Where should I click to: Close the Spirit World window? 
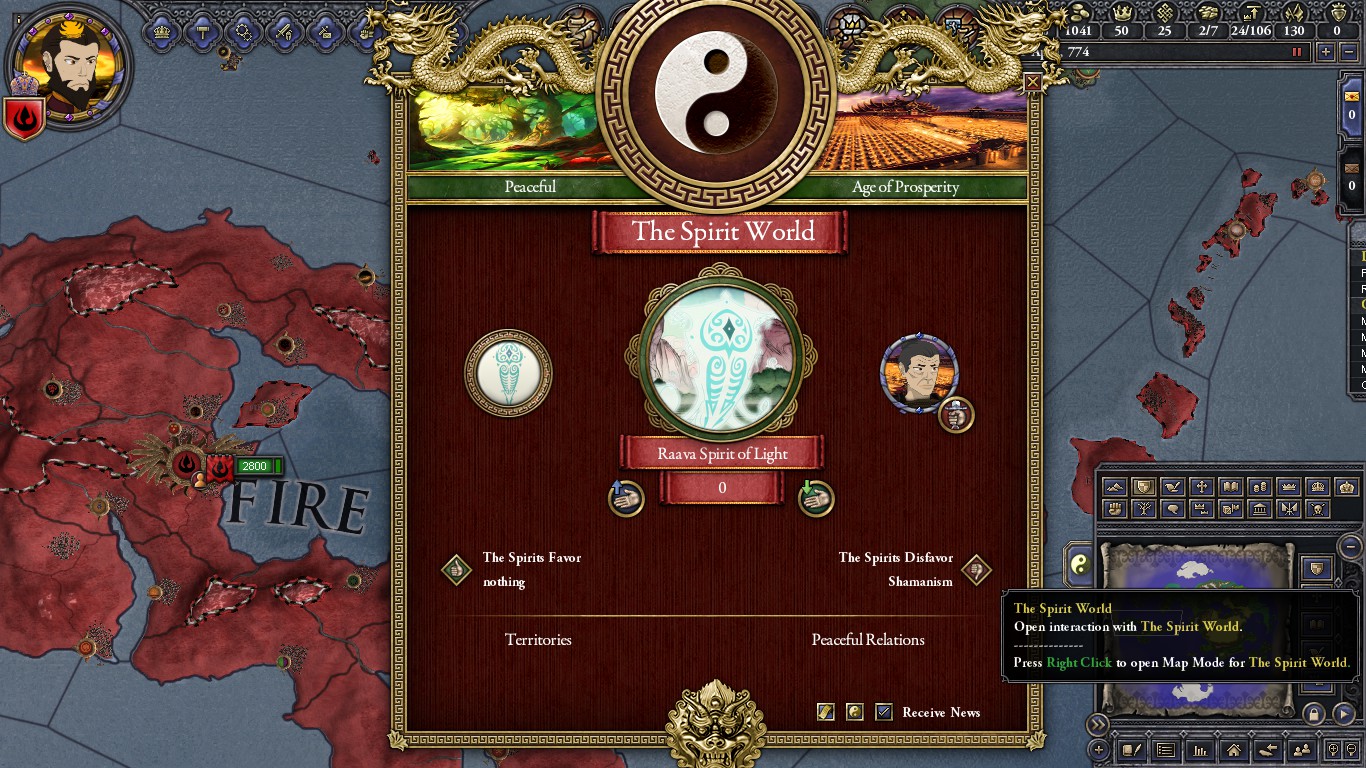(1032, 82)
